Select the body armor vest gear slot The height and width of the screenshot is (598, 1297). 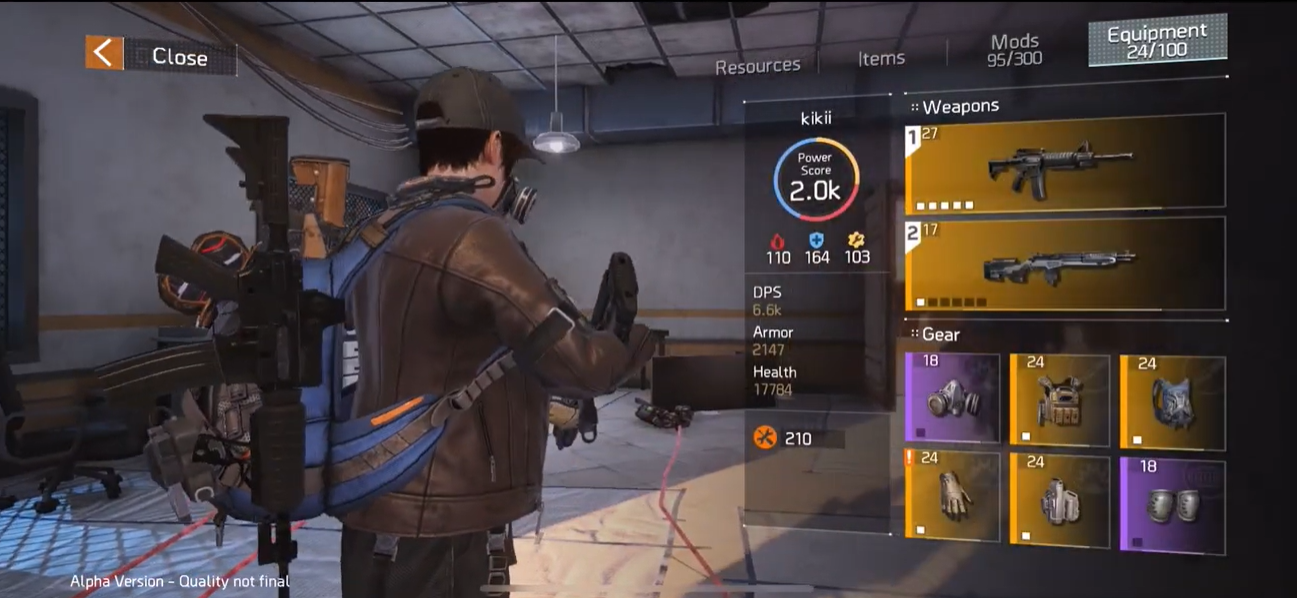(1059, 399)
